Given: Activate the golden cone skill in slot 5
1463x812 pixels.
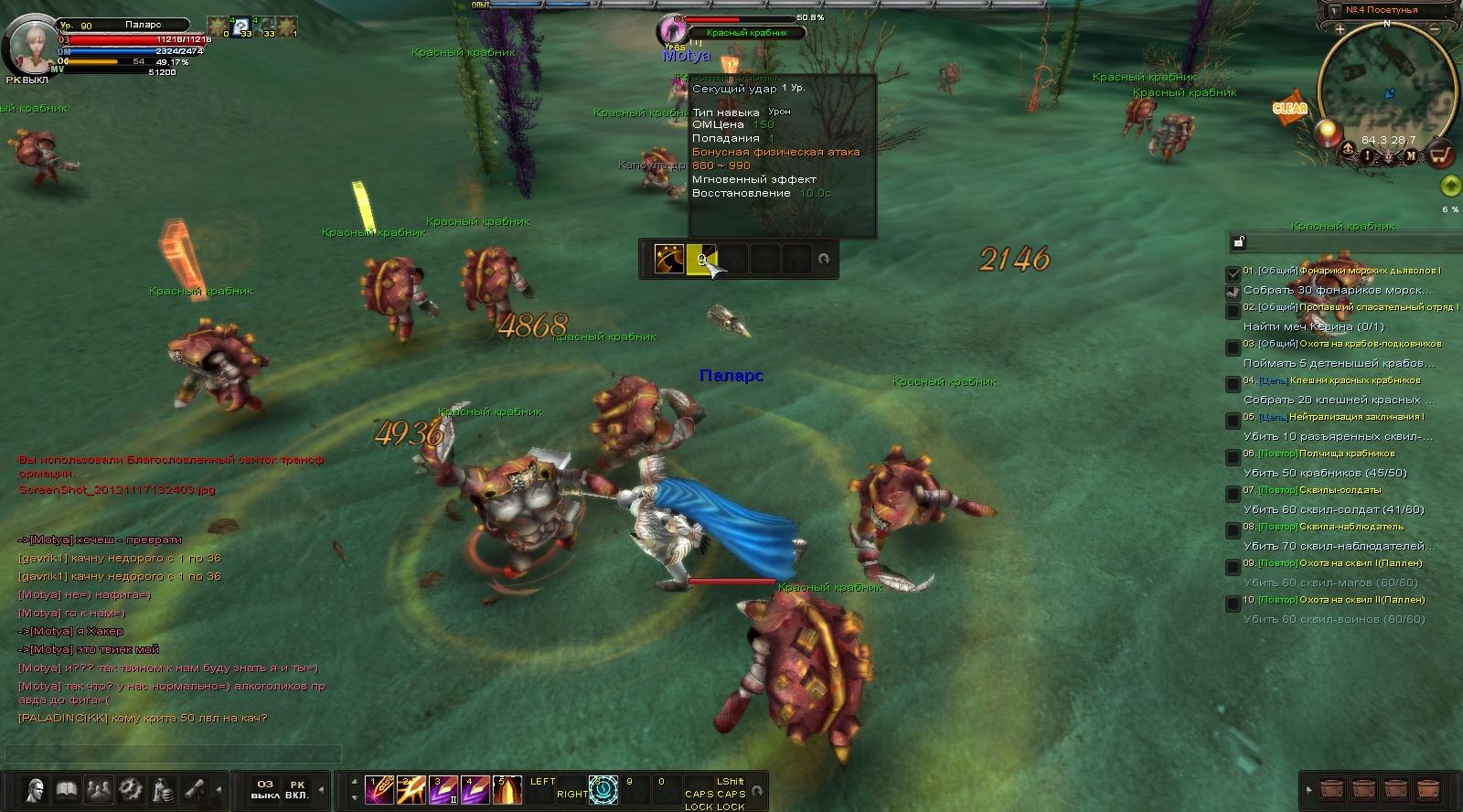Looking at the screenshot, I should [x=507, y=790].
